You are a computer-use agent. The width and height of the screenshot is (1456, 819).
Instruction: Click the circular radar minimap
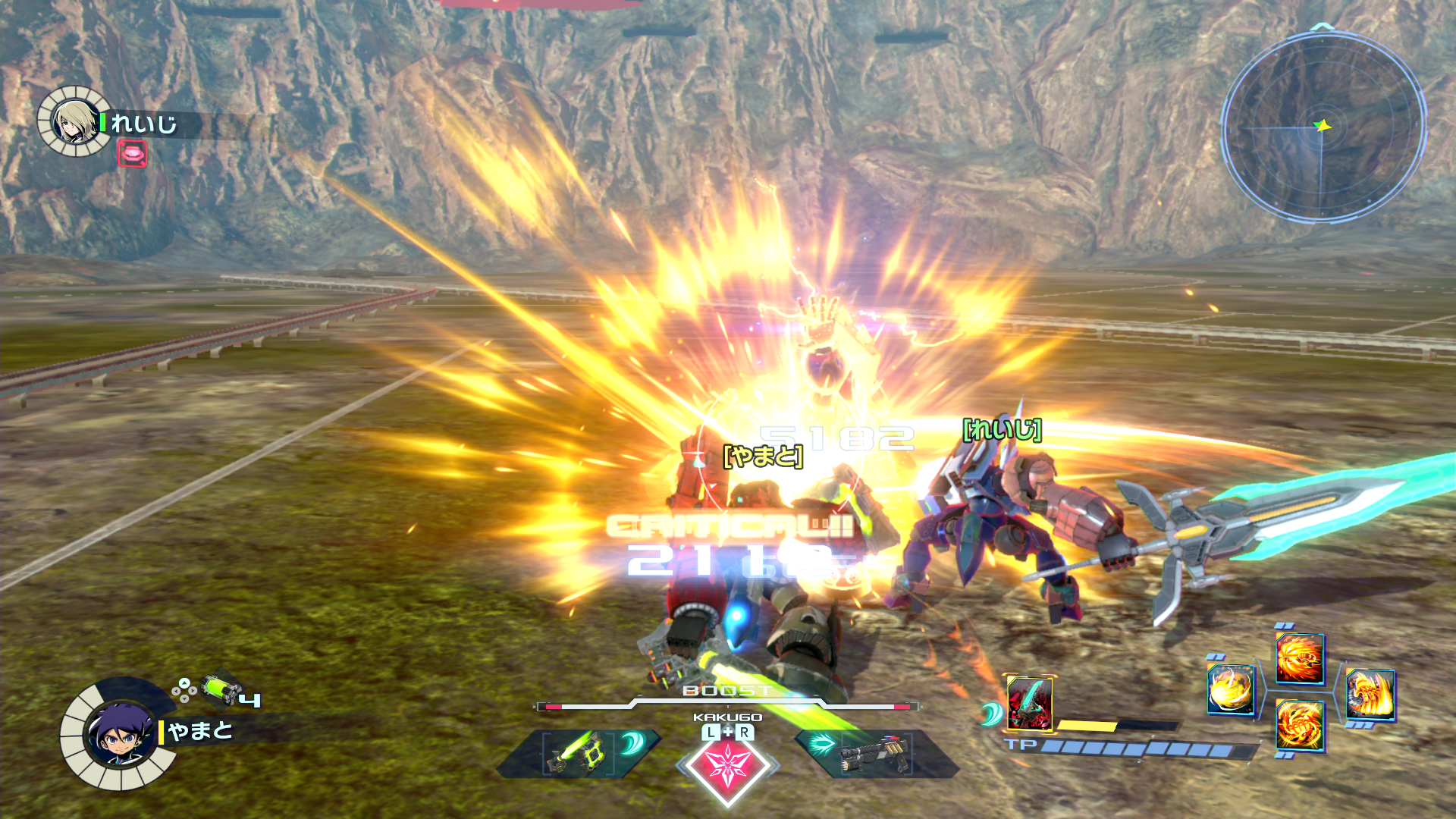coord(1323,126)
